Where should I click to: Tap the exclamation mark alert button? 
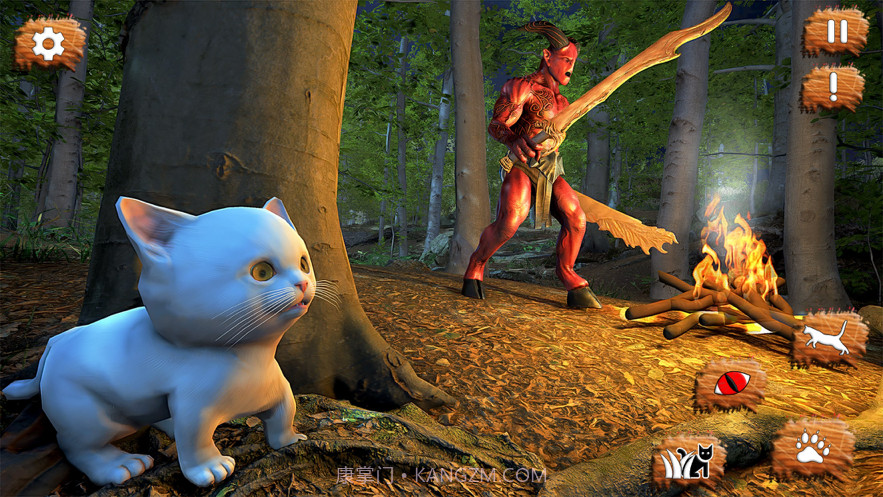click(x=833, y=88)
